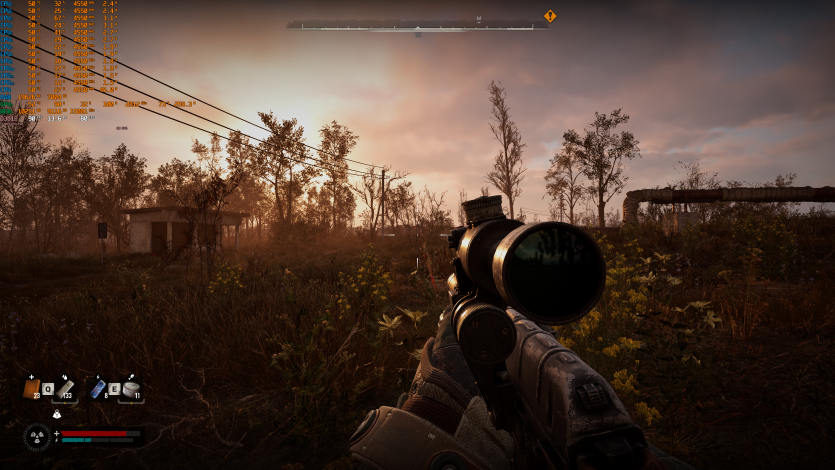
Task: Use the bandage quick slot
Action: click(x=65, y=388)
